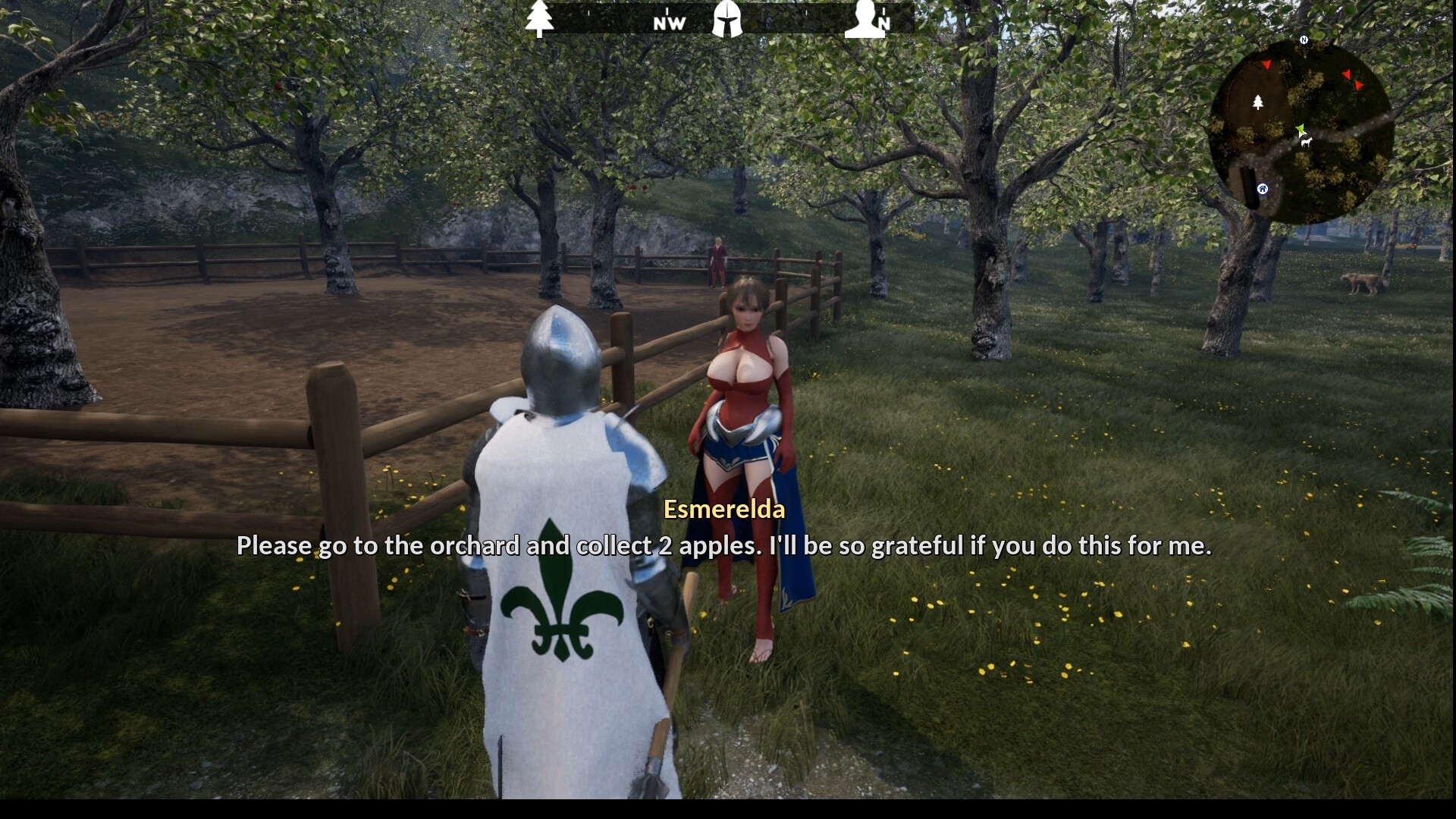
Task: Select the green player arrow on the minimap
Action: 1301,129
